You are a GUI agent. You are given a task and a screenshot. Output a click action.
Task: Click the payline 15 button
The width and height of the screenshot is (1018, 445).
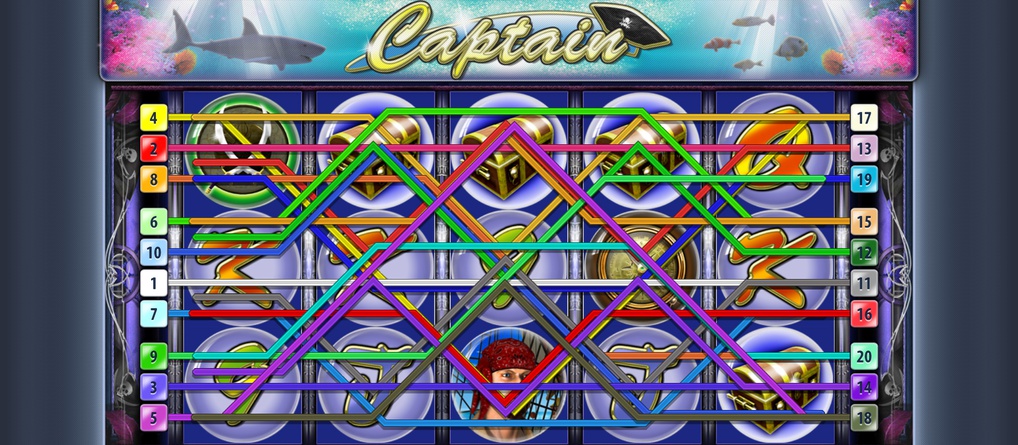point(864,221)
